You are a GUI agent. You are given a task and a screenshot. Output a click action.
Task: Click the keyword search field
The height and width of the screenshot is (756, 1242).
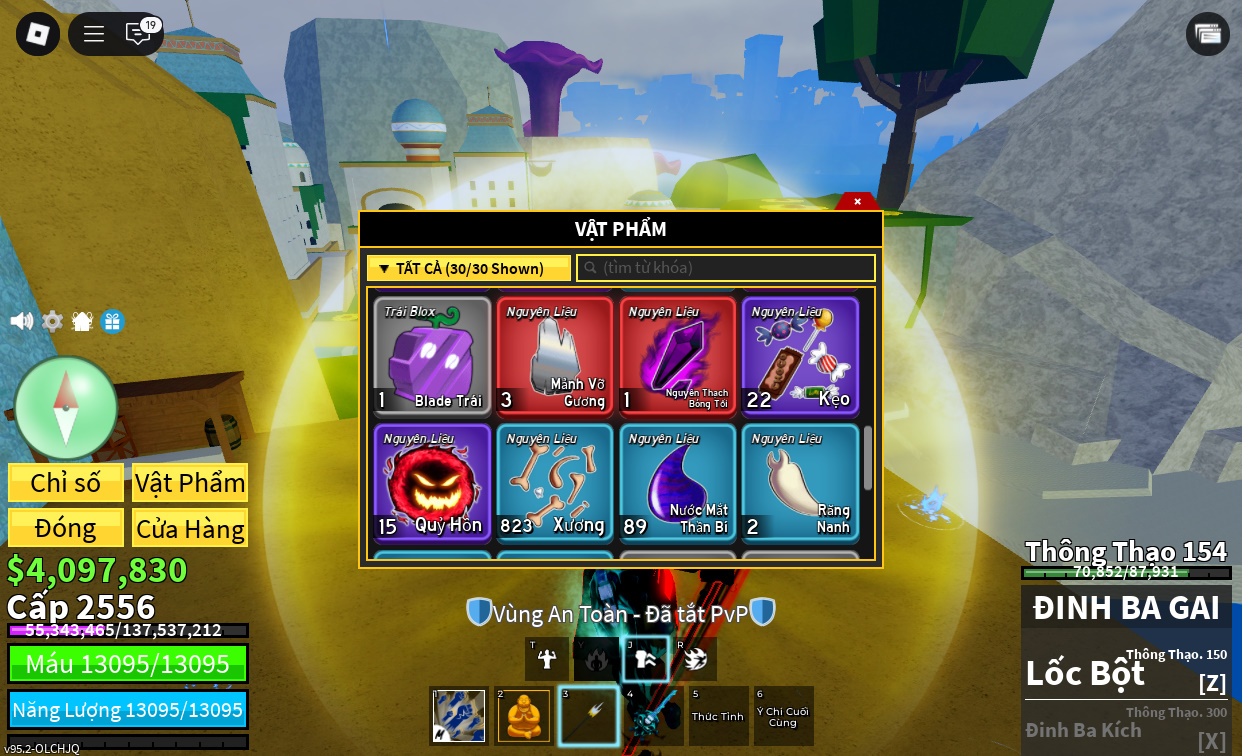pyautogui.click(x=726, y=268)
